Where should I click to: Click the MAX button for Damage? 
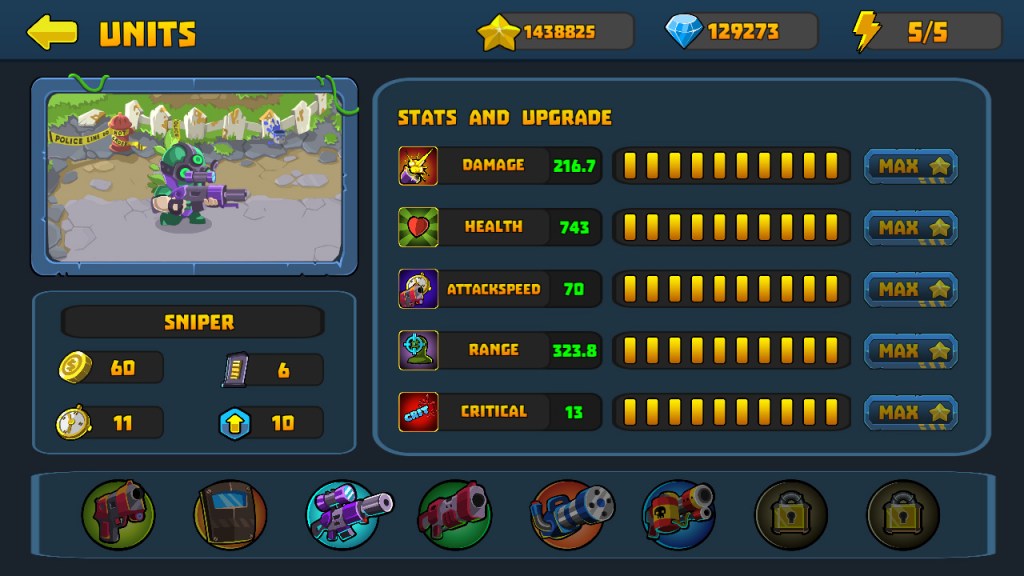(911, 166)
